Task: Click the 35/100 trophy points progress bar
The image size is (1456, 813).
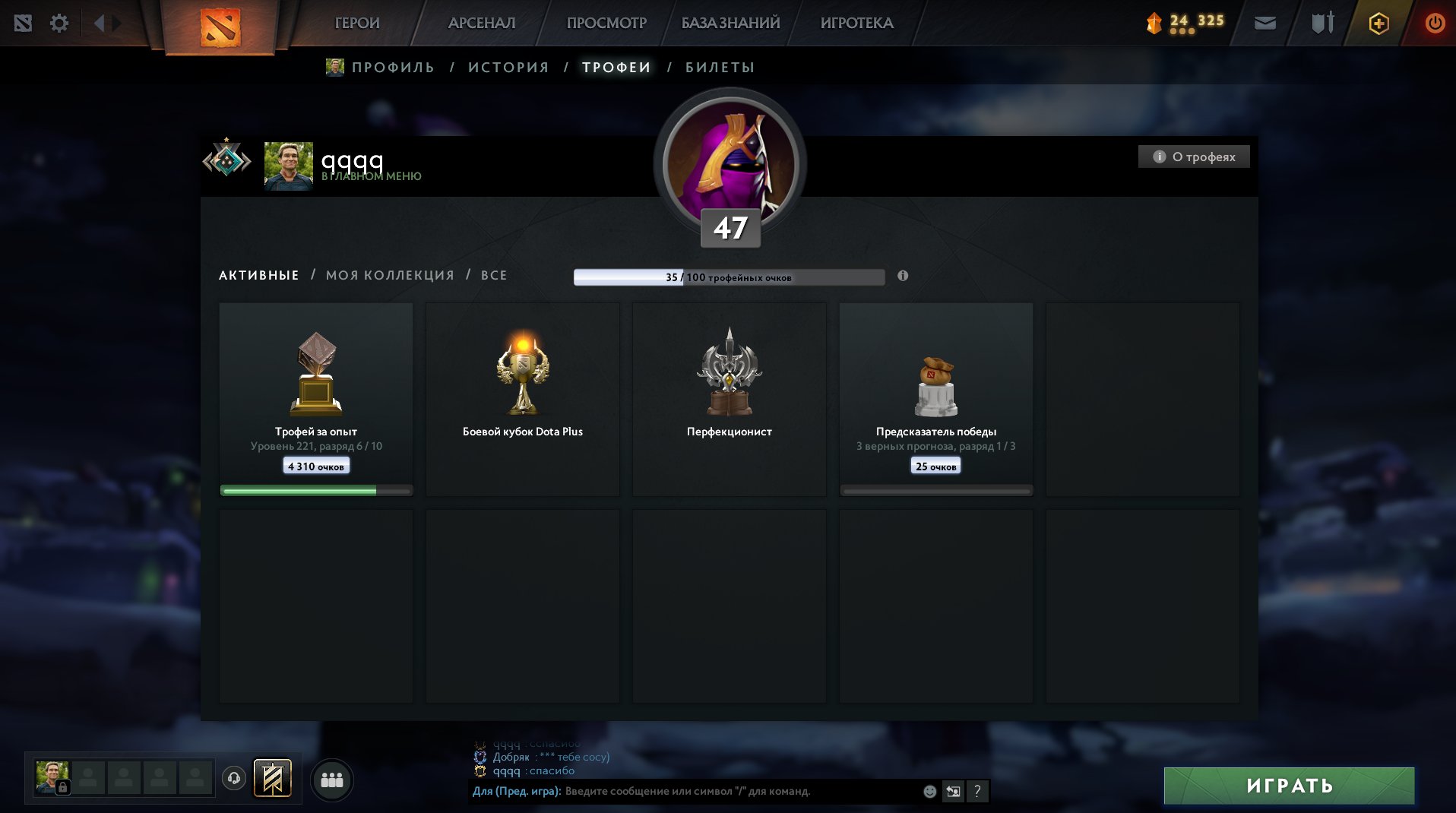Action: pos(730,277)
